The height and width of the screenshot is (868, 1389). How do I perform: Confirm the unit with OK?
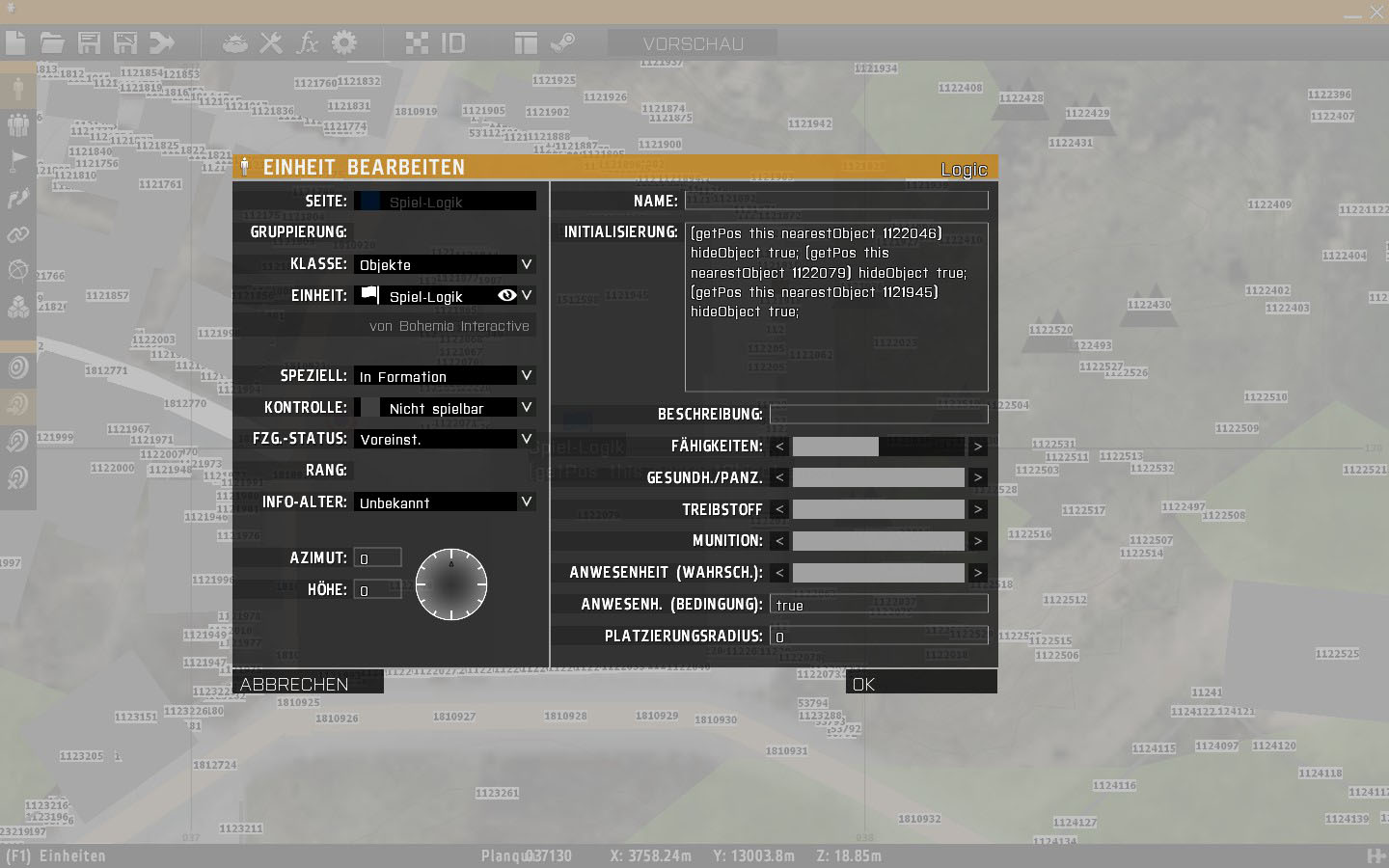pos(920,684)
